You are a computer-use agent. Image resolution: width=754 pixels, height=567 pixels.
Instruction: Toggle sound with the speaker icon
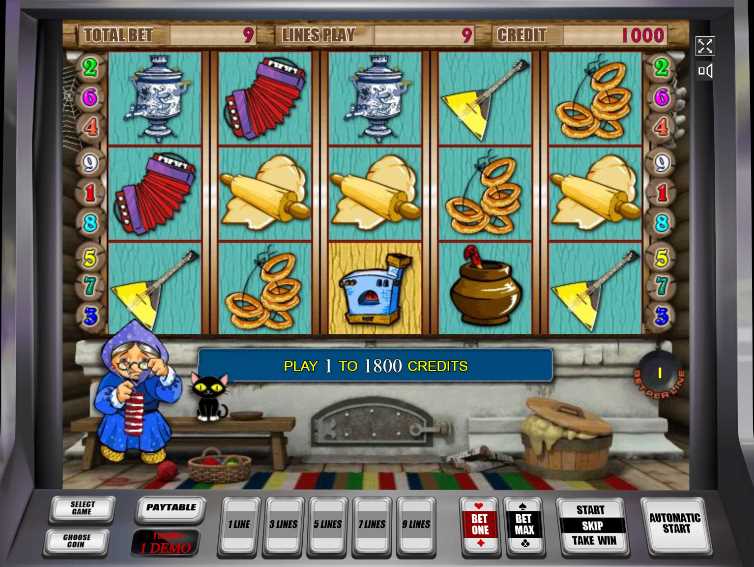[x=705, y=71]
